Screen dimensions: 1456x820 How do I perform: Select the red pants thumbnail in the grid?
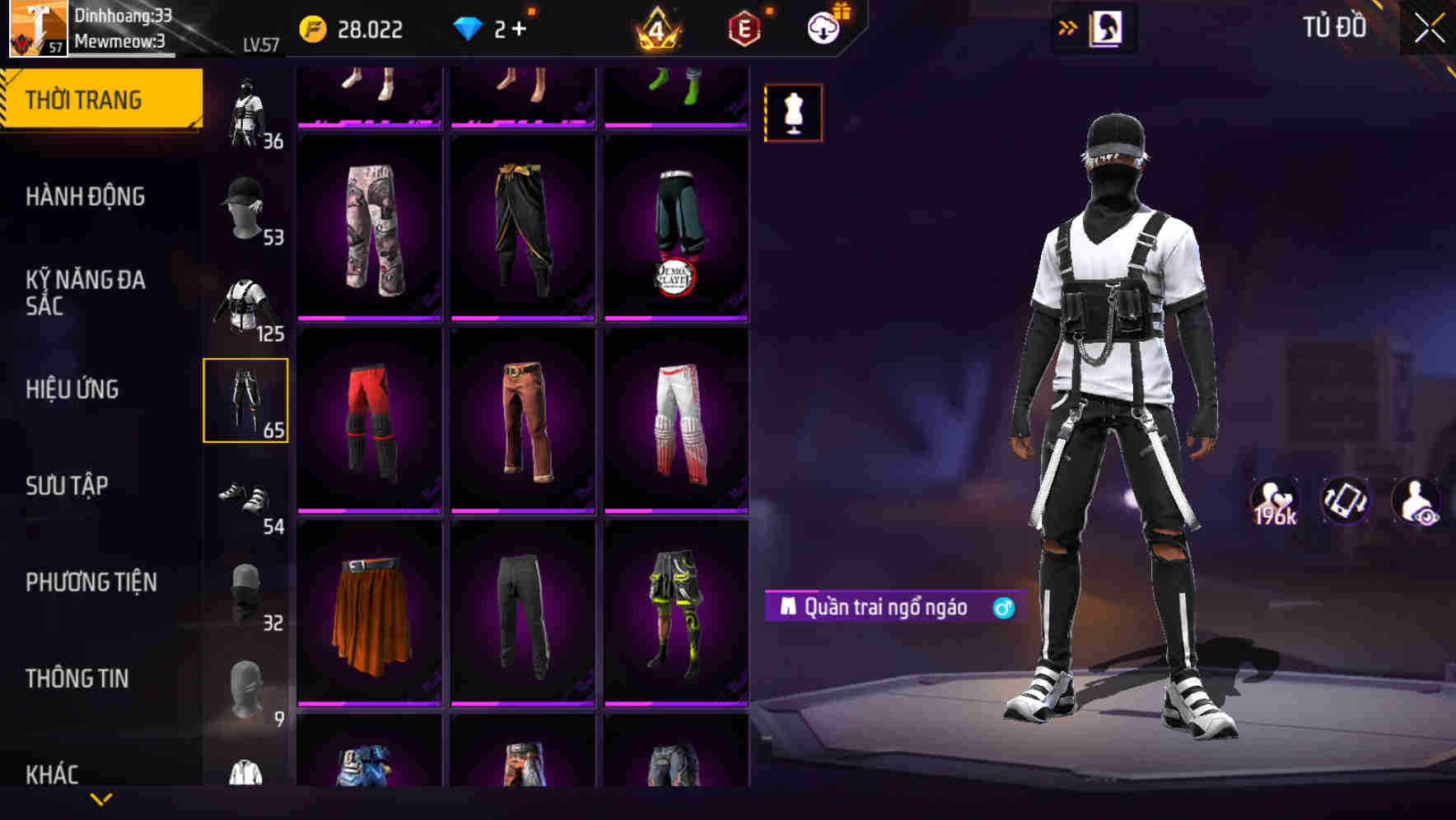click(369, 418)
